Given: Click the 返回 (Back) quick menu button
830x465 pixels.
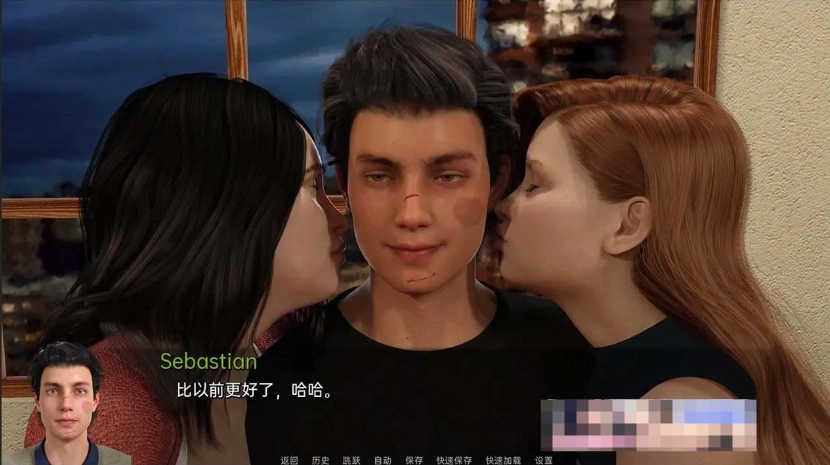Looking at the screenshot, I should (290, 460).
